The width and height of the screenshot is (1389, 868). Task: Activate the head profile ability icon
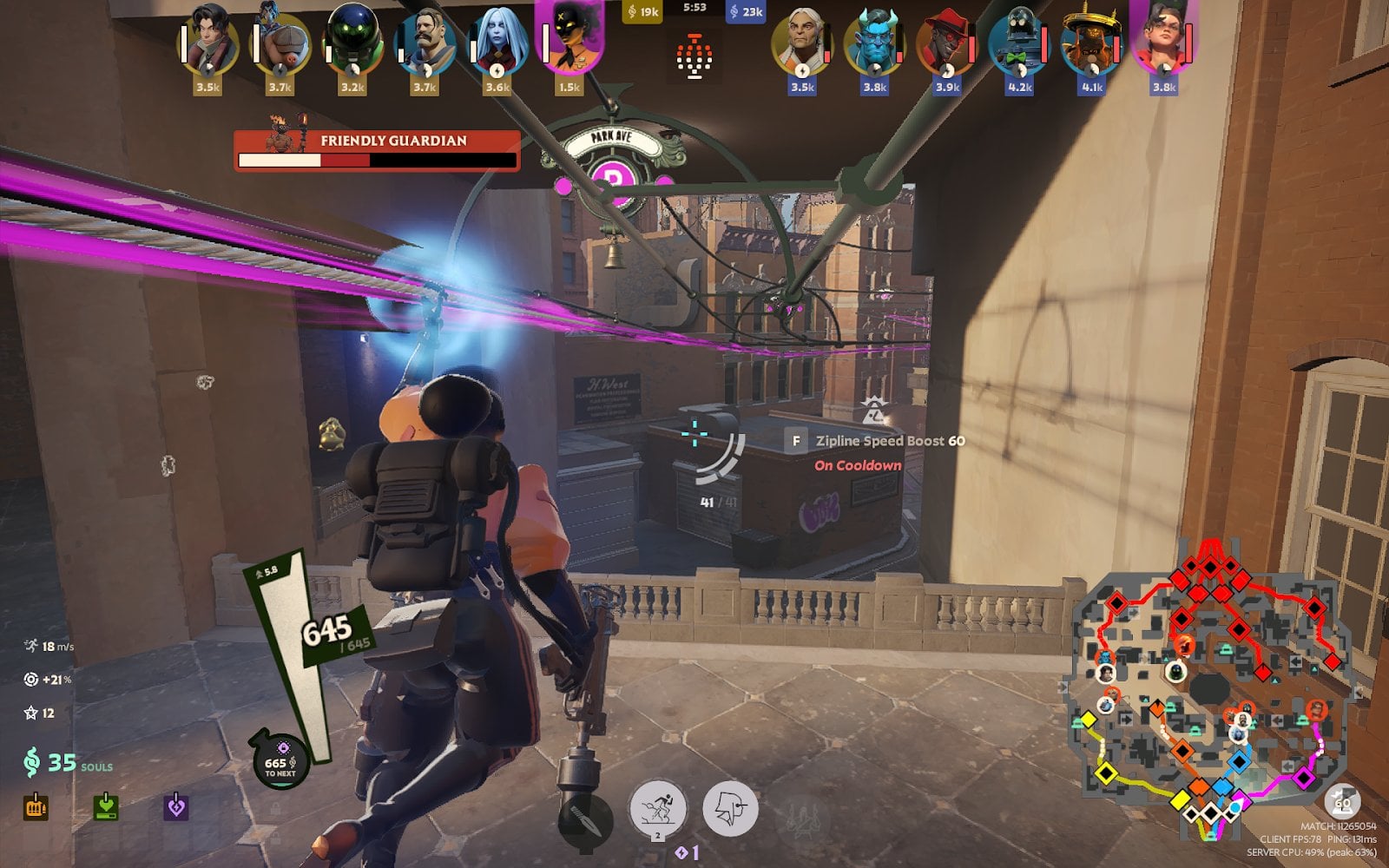click(x=729, y=808)
